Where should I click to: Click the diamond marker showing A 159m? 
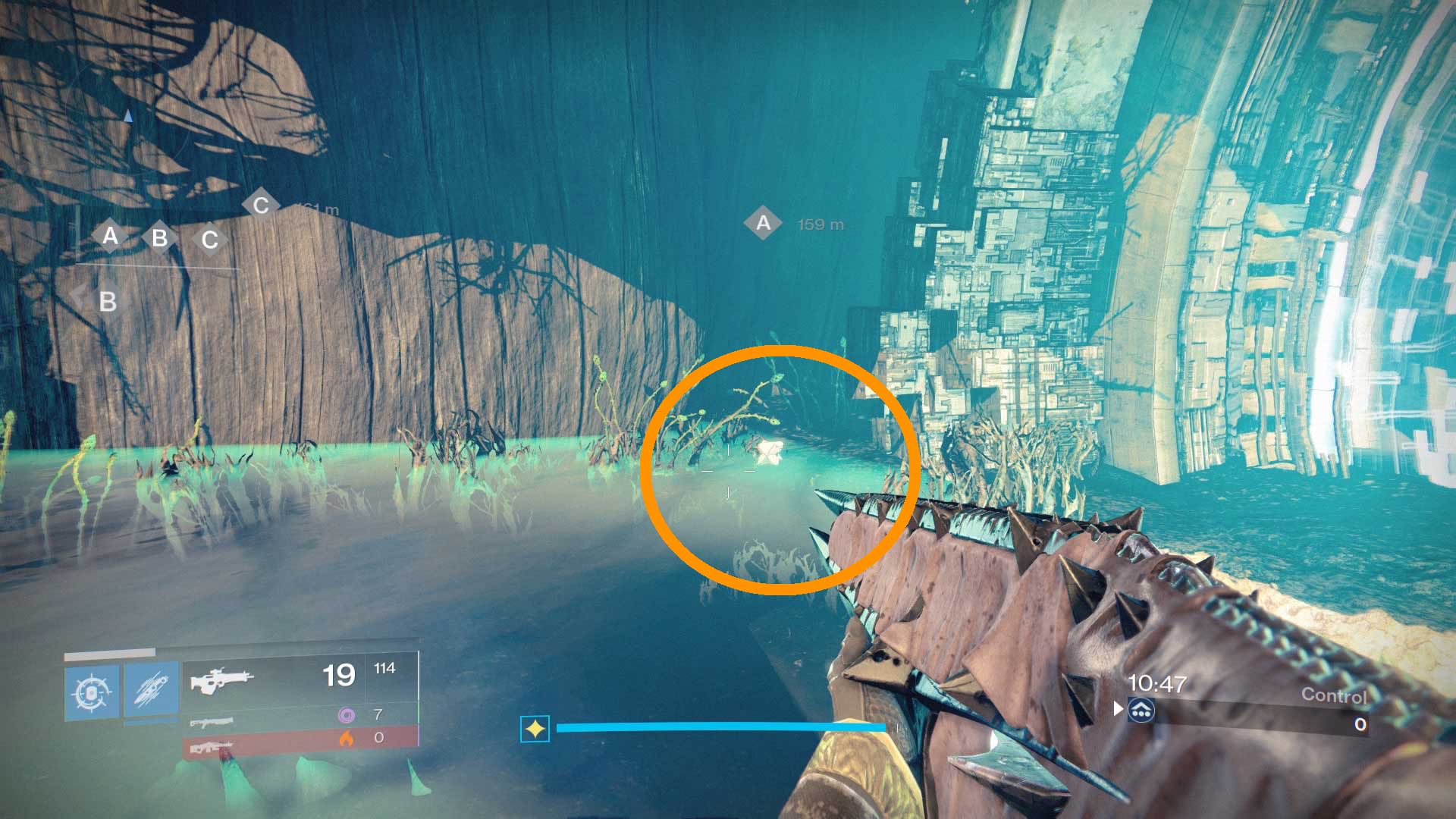click(x=763, y=221)
